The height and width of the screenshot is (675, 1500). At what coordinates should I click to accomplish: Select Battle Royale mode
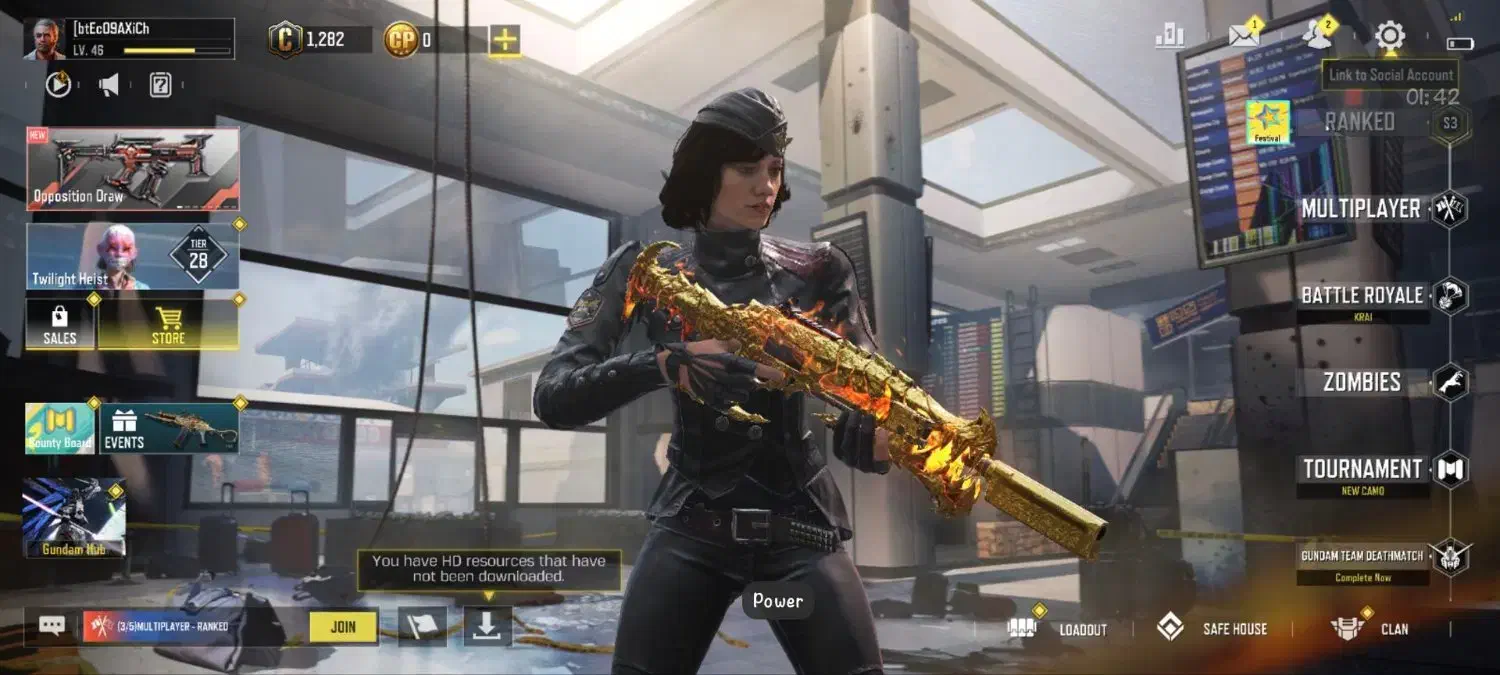click(x=1362, y=296)
